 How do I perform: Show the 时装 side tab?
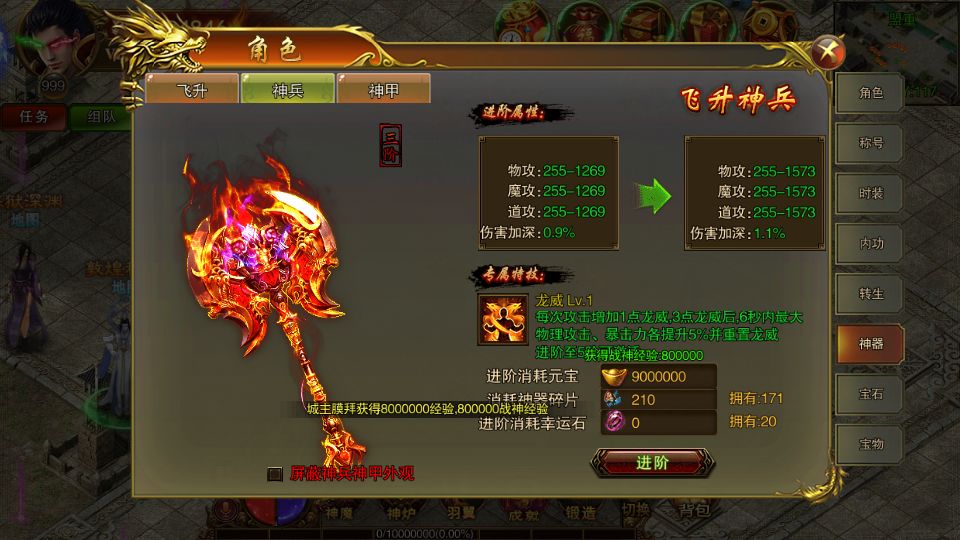(870, 193)
